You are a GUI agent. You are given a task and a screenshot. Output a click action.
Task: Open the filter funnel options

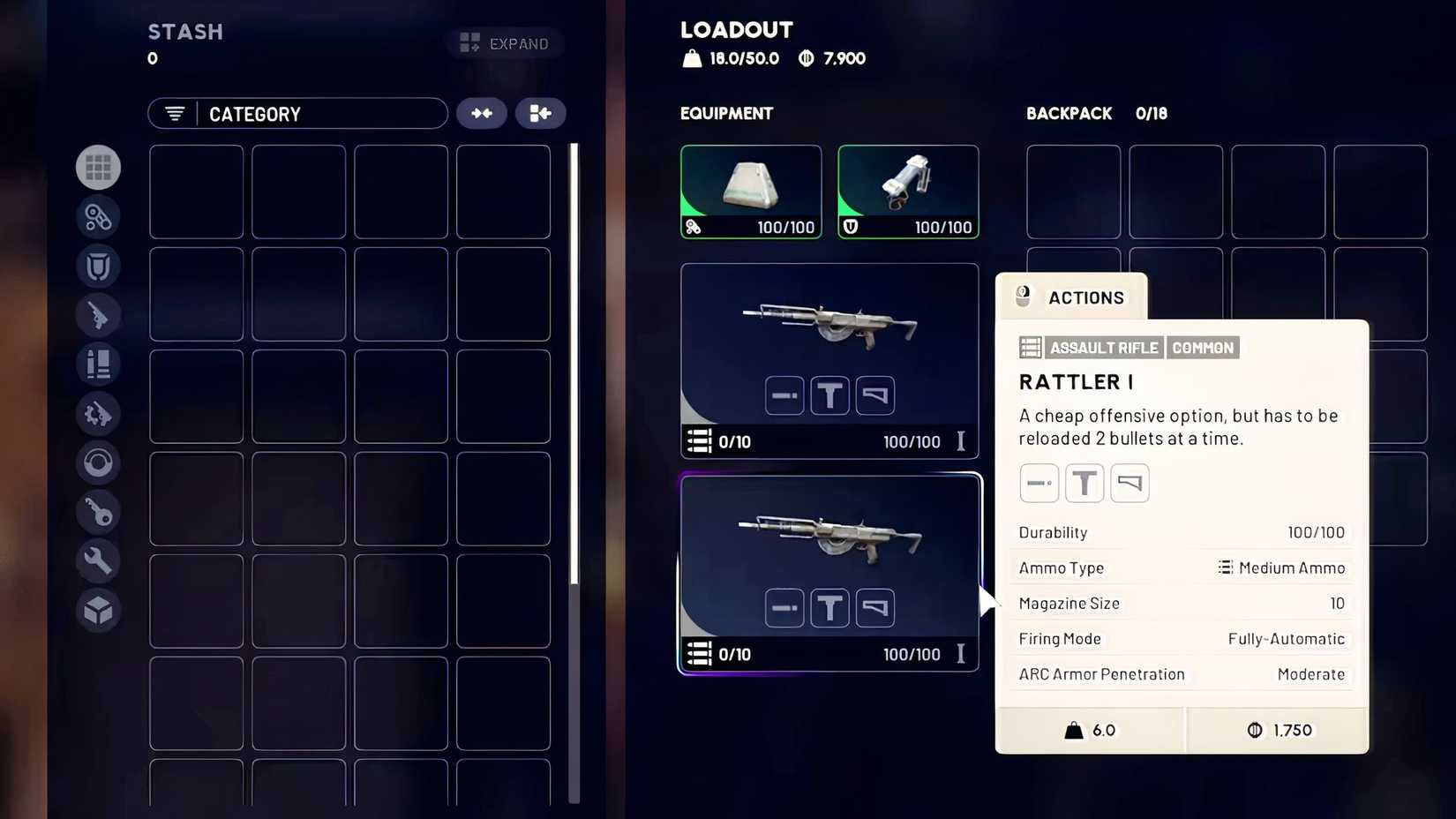173,113
